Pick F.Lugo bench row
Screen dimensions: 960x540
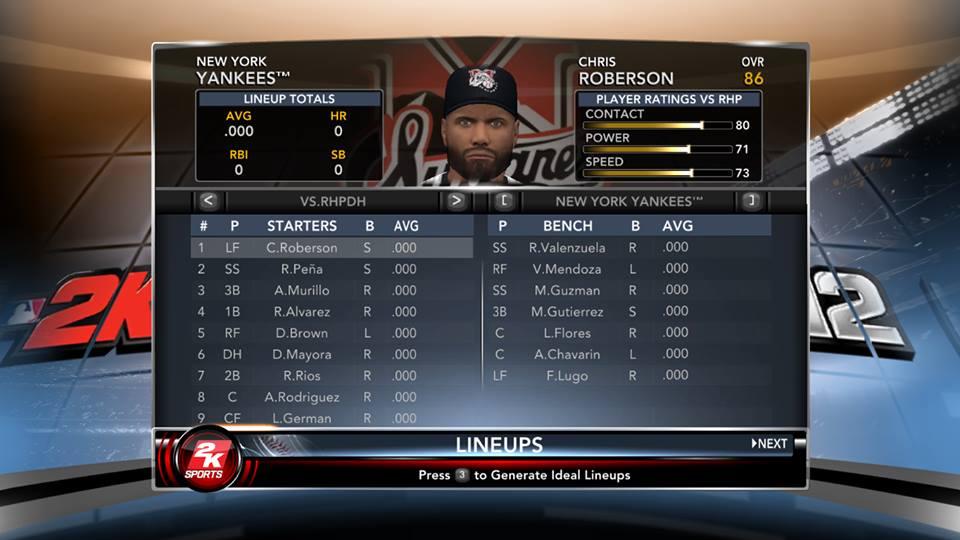click(567, 376)
